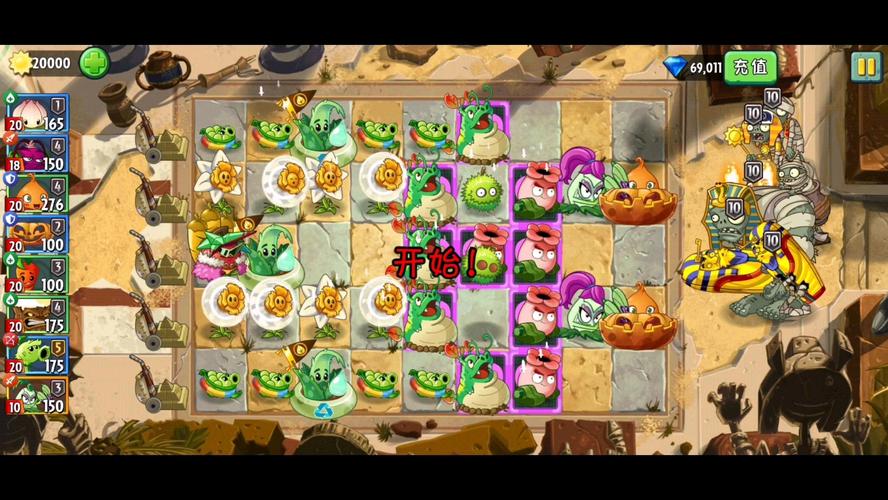Select the white-green plant seed packet, level 10
The width and height of the screenshot is (888, 500).
tap(36, 395)
